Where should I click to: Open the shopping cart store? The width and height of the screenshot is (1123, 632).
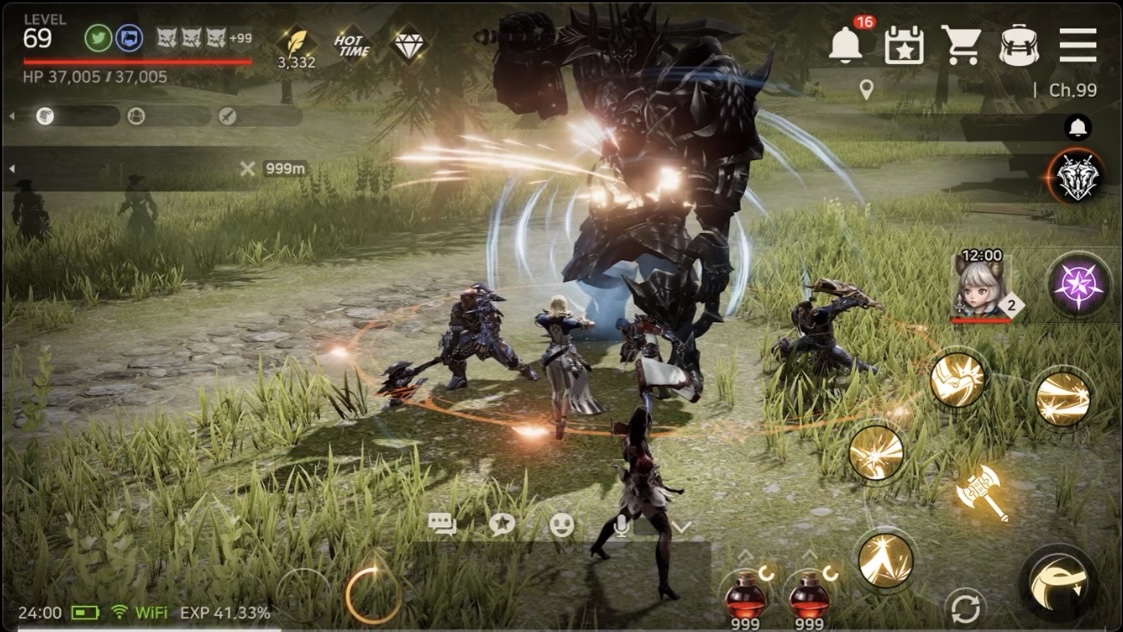pyautogui.click(x=961, y=45)
